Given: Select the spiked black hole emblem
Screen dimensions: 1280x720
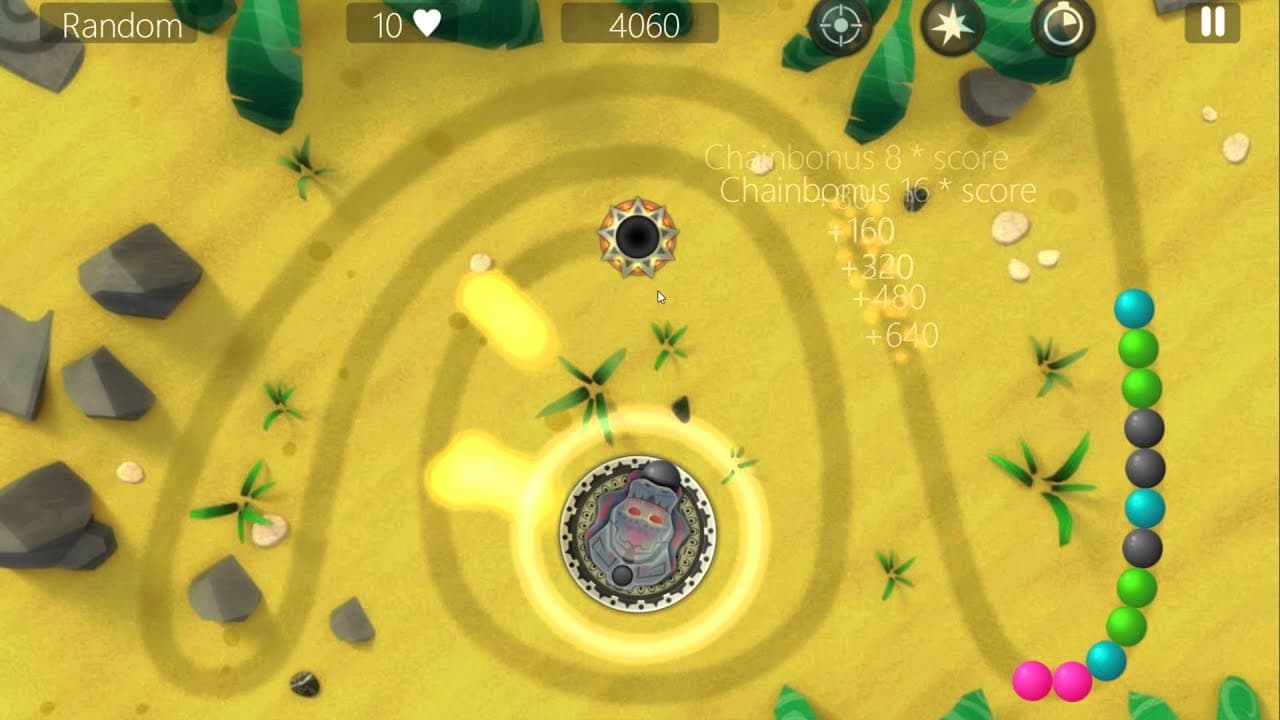Looking at the screenshot, I should click(x=640, y=237).
